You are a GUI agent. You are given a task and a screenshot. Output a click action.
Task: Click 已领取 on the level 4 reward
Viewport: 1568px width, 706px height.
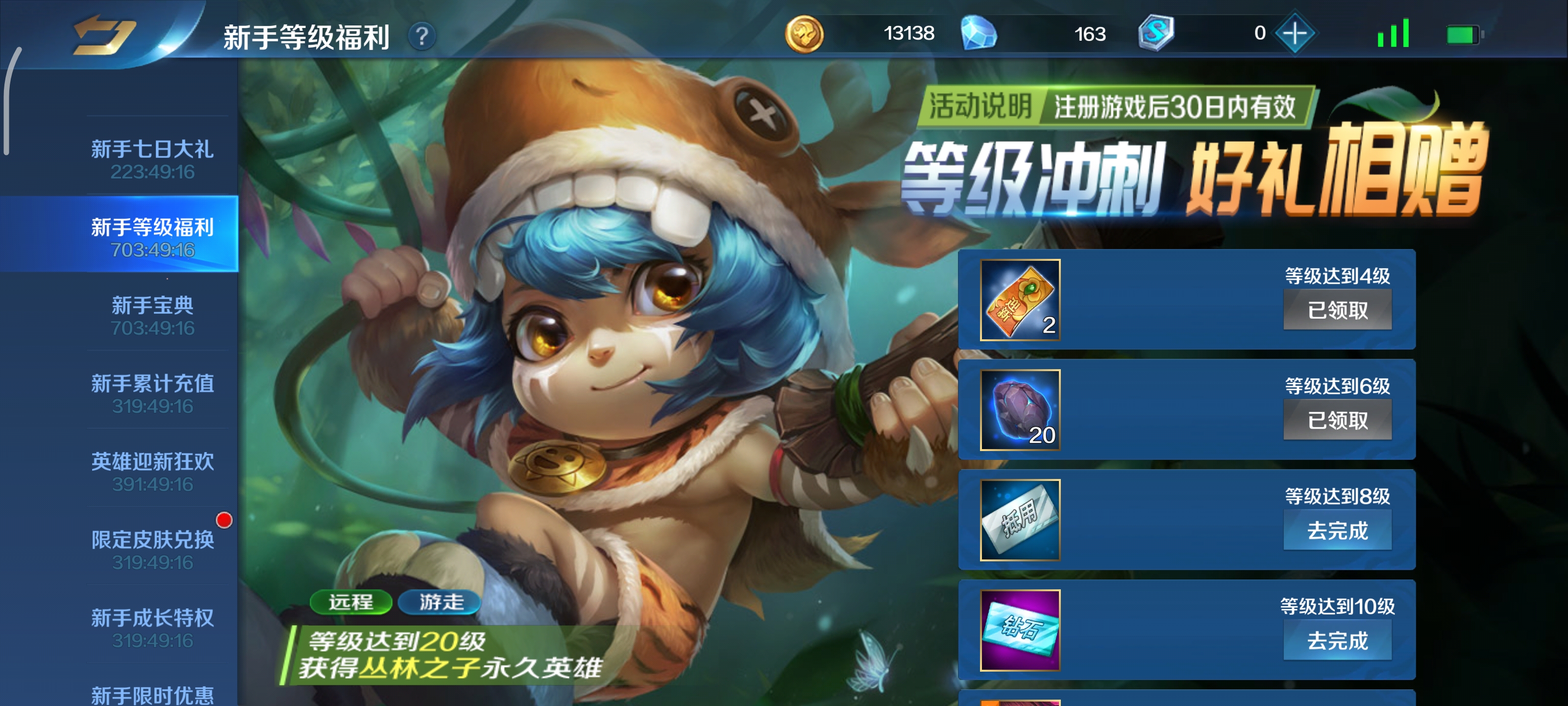1339,311
